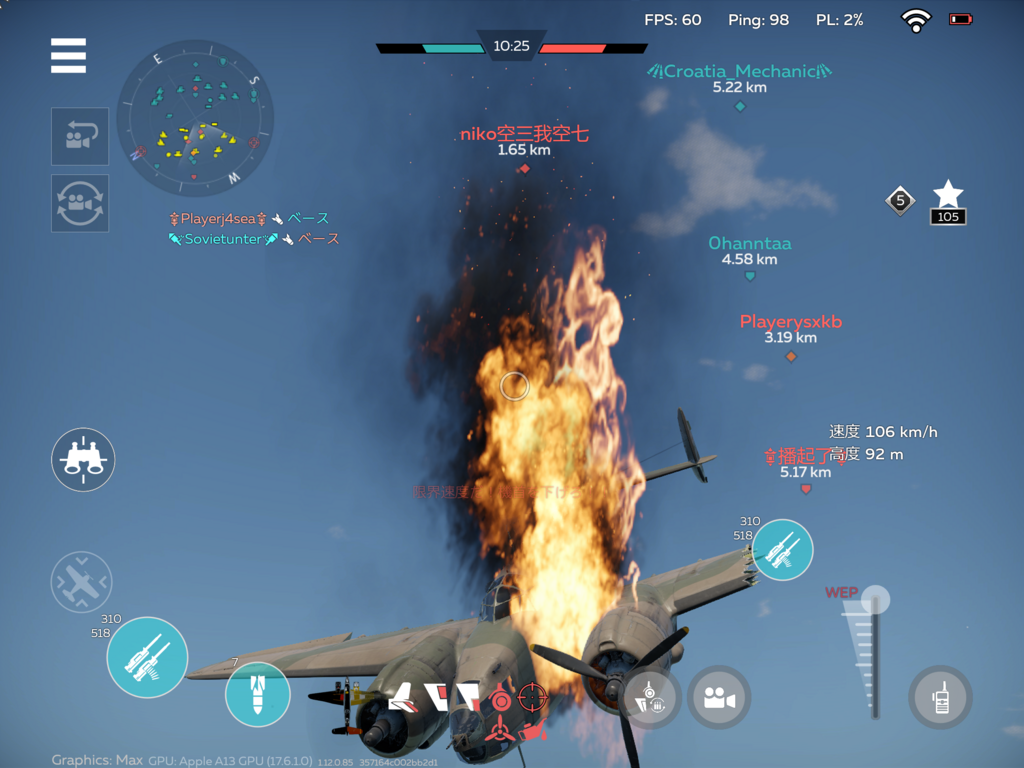Tap the movie camera button
The height and width of the screenshot is (768, 1024).
[718, 697]
